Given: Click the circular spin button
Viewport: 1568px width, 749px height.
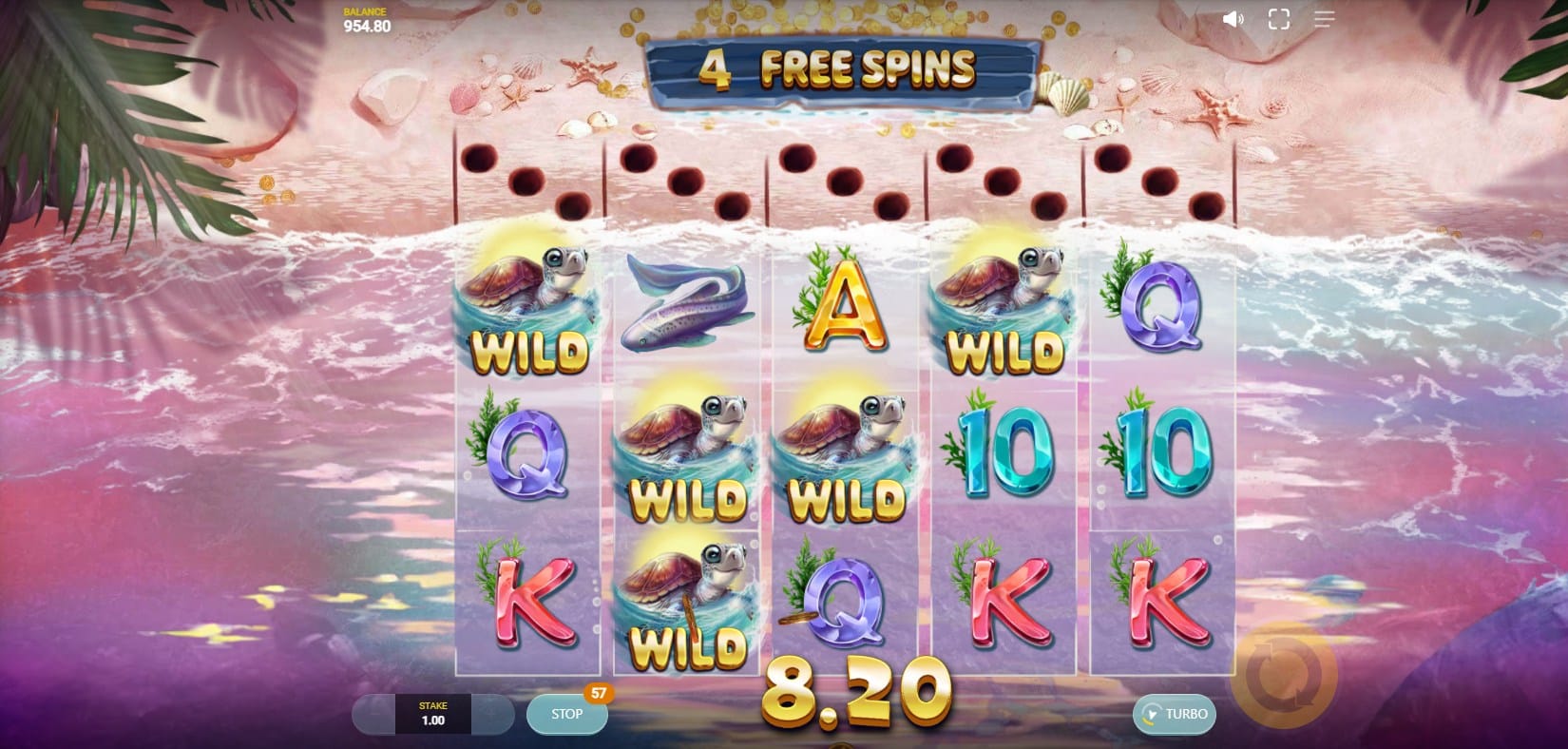Looking at the screenshot, I should coord(1283,674).
